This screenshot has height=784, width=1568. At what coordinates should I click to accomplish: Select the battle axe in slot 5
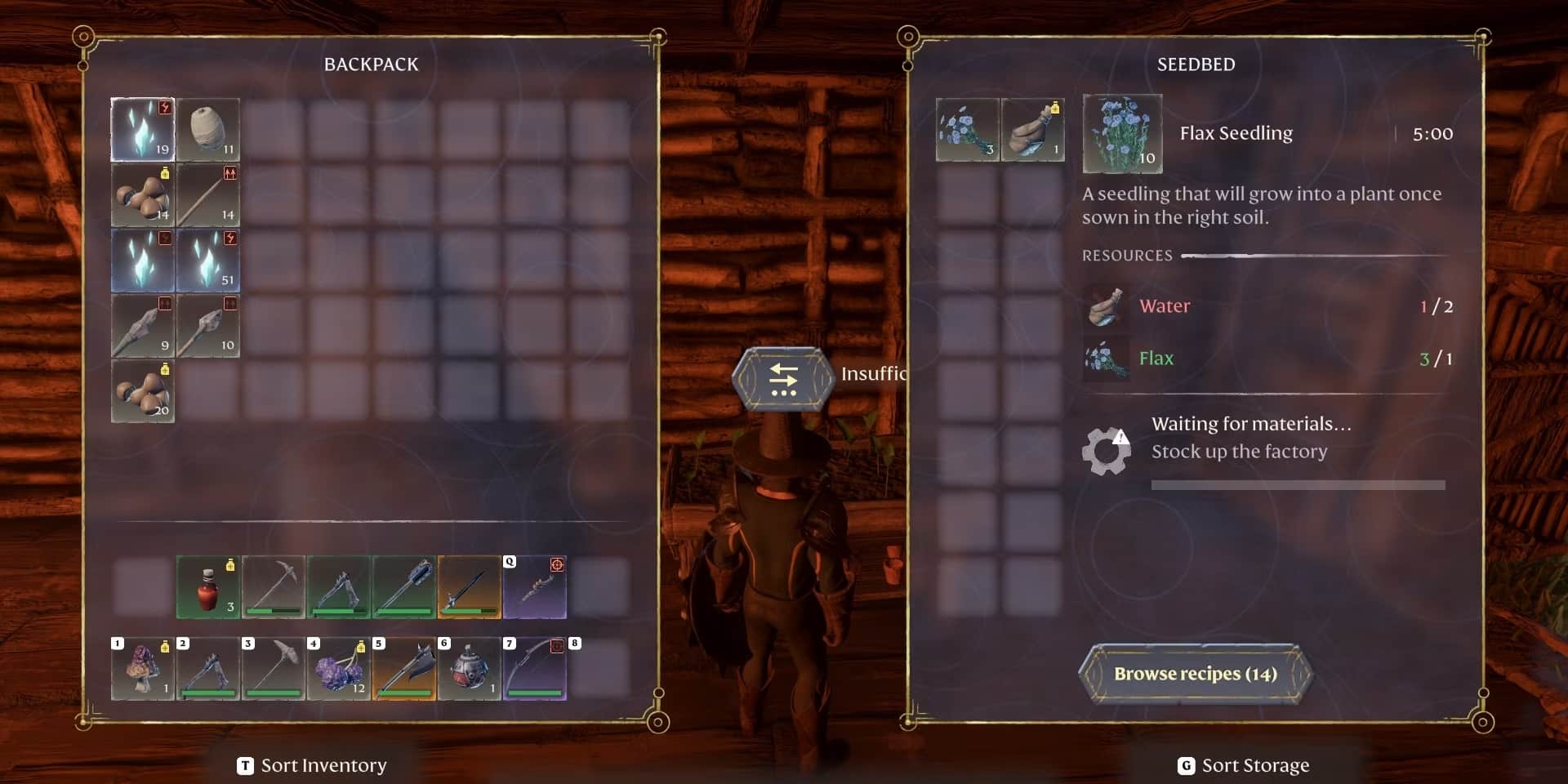pos(403,670)
